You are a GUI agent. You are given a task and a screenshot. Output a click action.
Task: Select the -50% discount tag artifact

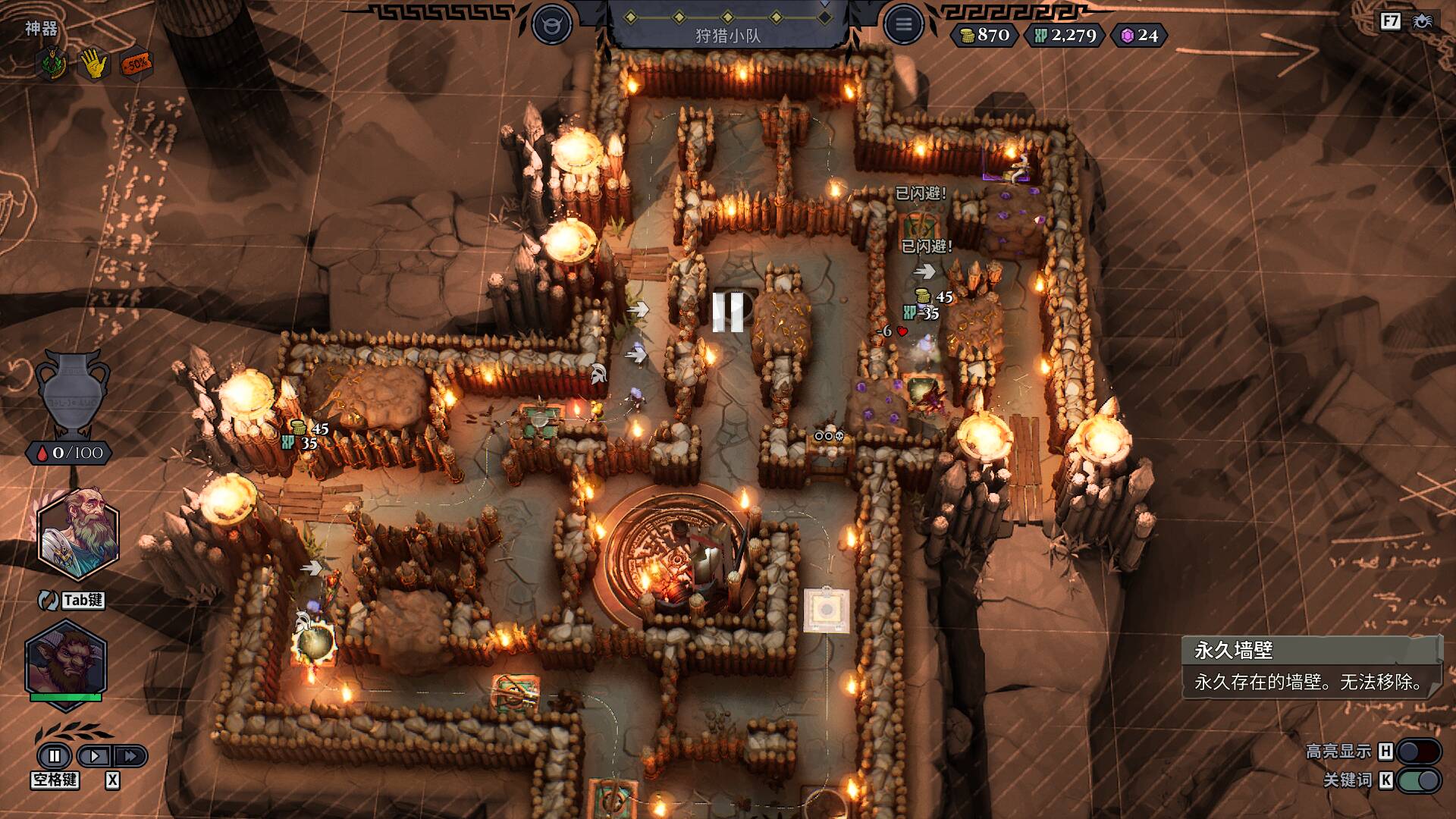coord(136,64)
